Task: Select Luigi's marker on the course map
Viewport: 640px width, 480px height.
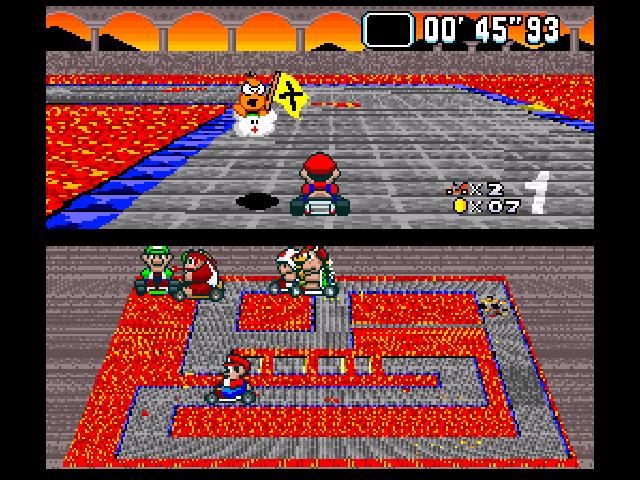Action: pos(156,270)
